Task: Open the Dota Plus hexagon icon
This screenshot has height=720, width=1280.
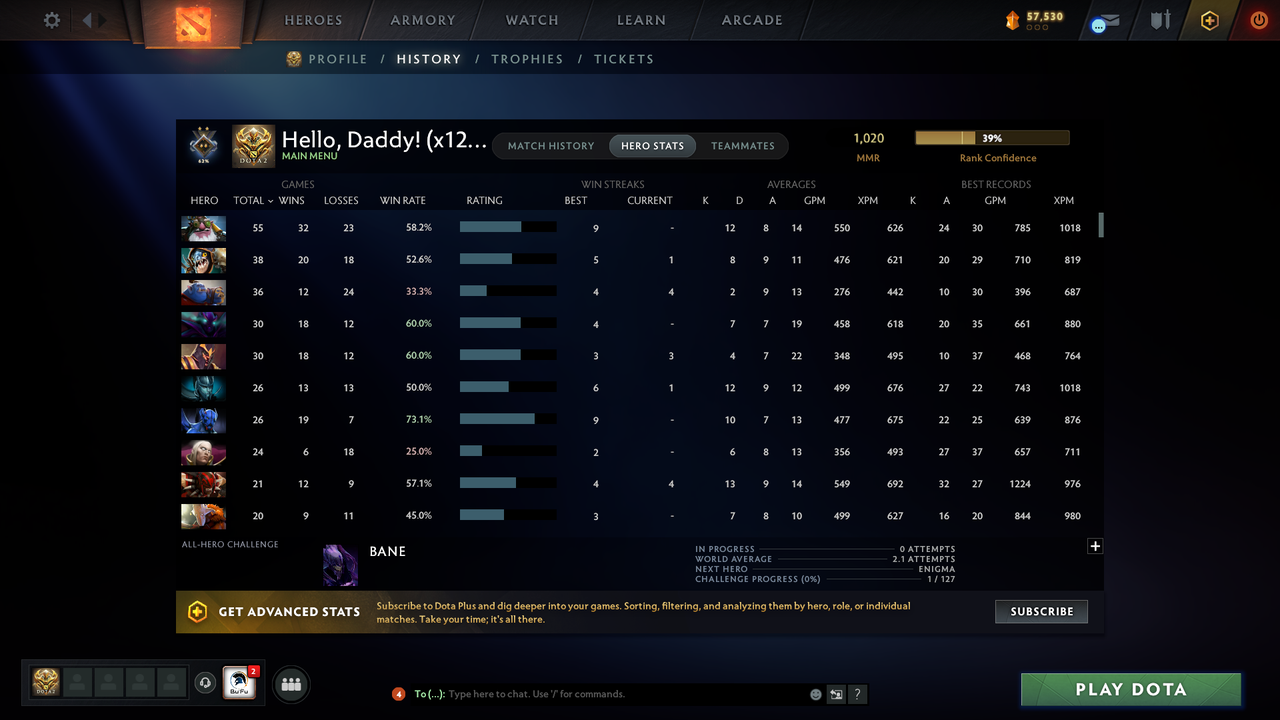Action: click(1209, 19)
